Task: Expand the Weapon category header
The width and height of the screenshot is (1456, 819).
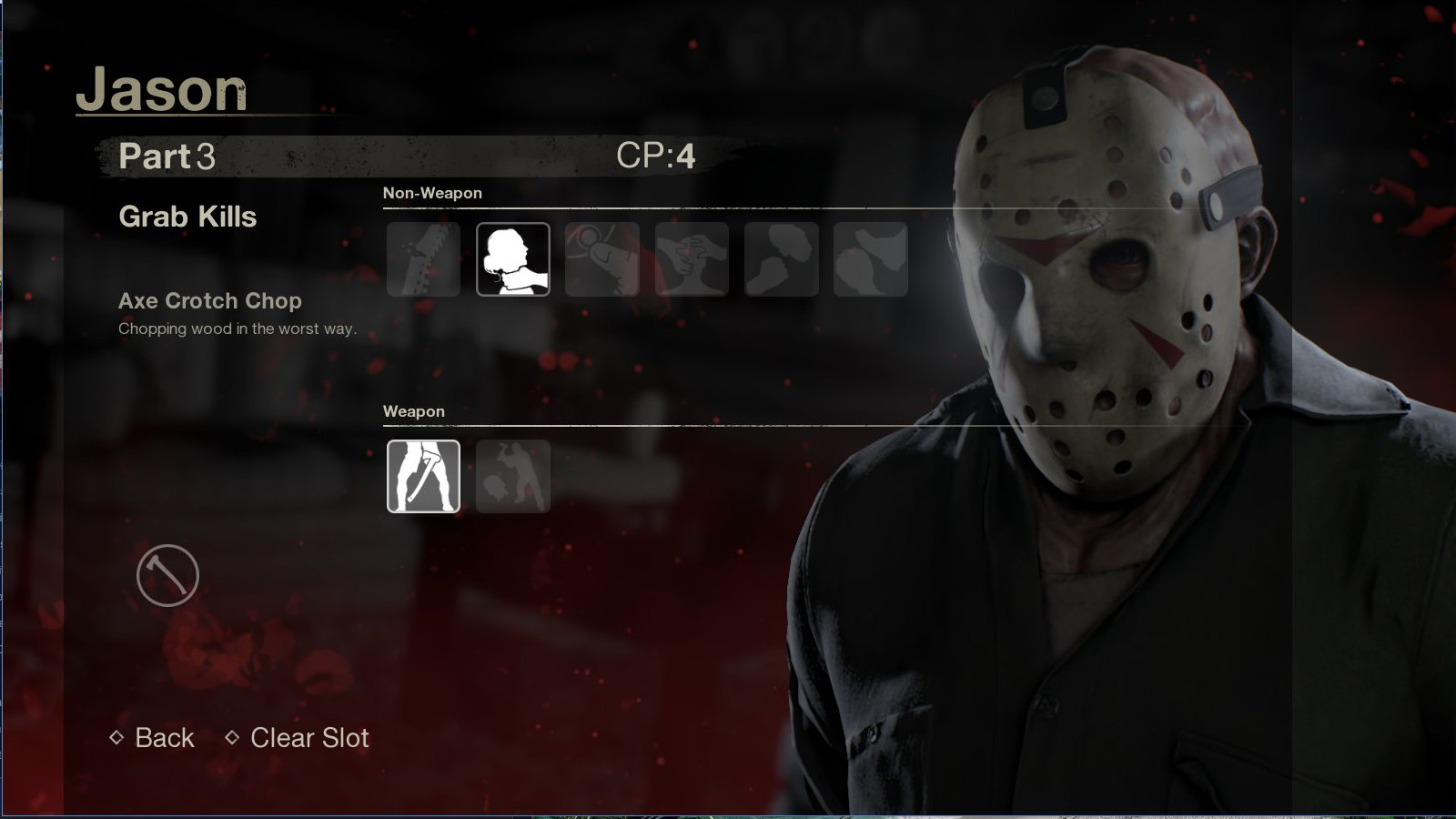Action: [x=414, y=411]
